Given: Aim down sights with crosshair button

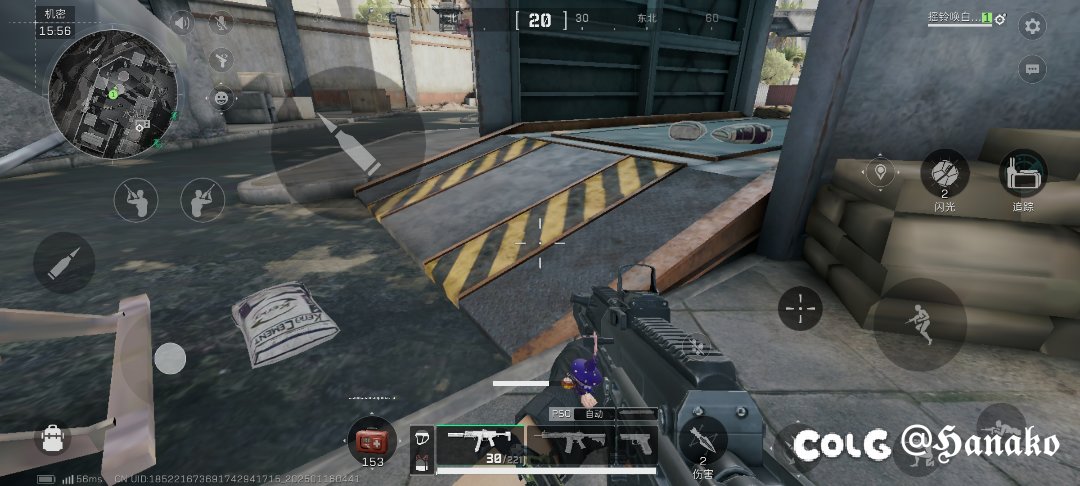Looking at the screenshot, I should pos(800,308).
